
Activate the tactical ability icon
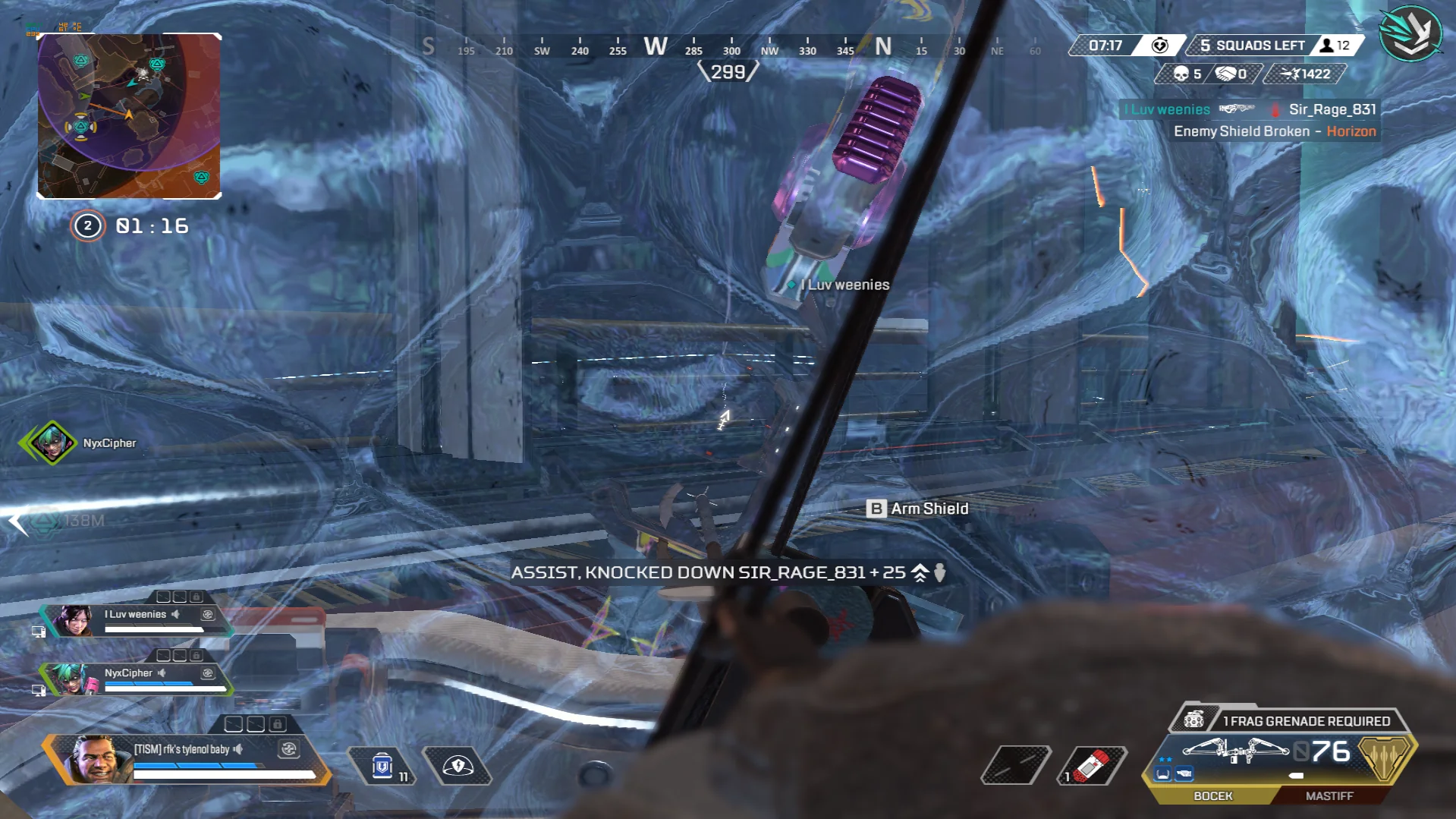458,766
